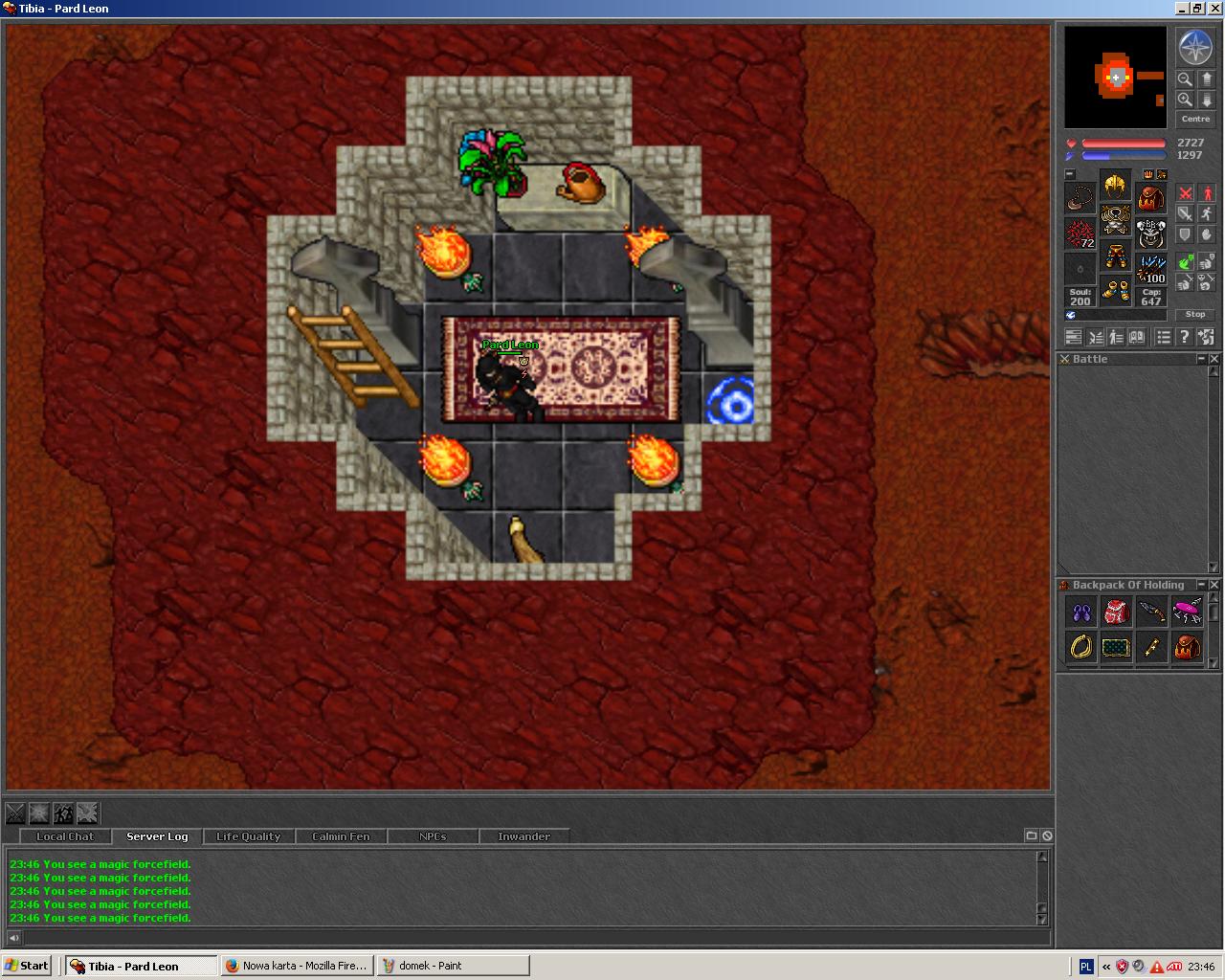Switch to the Local Chat tab

point(65,836)
